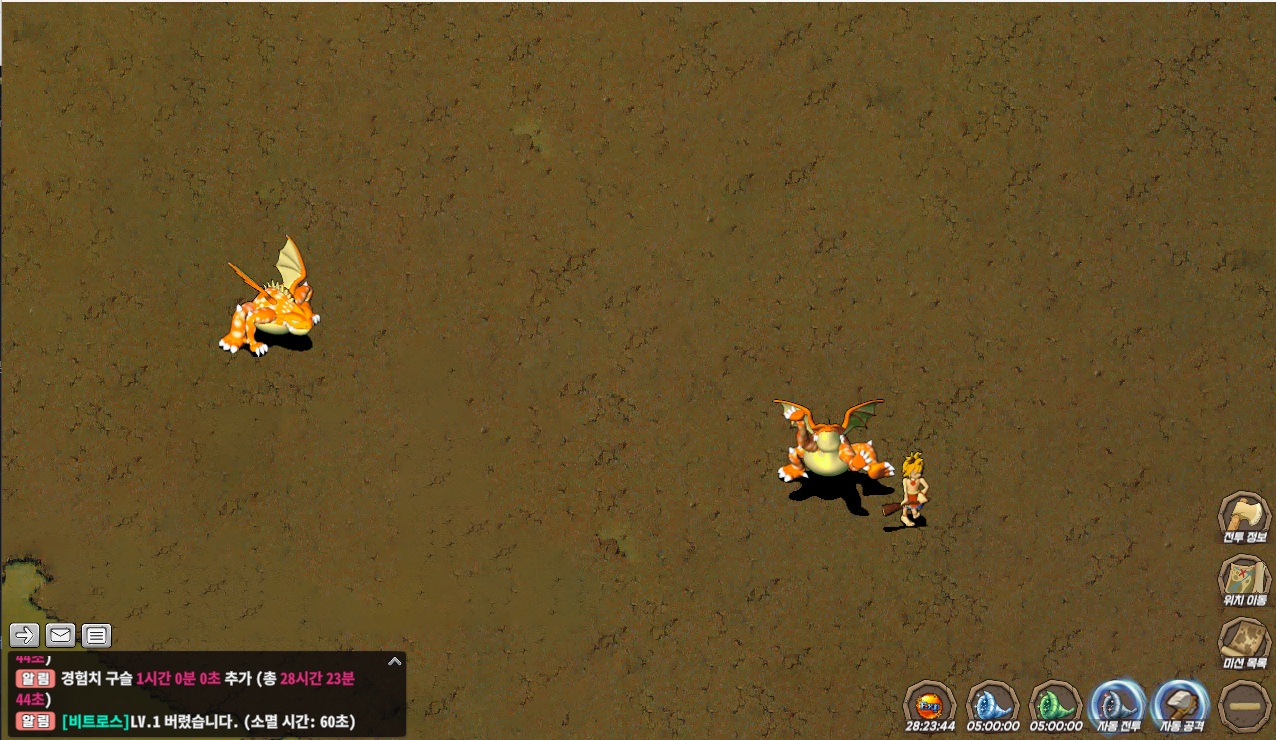
Task: Click the arrow button above the chat
Action: click(x=25, y=634)
